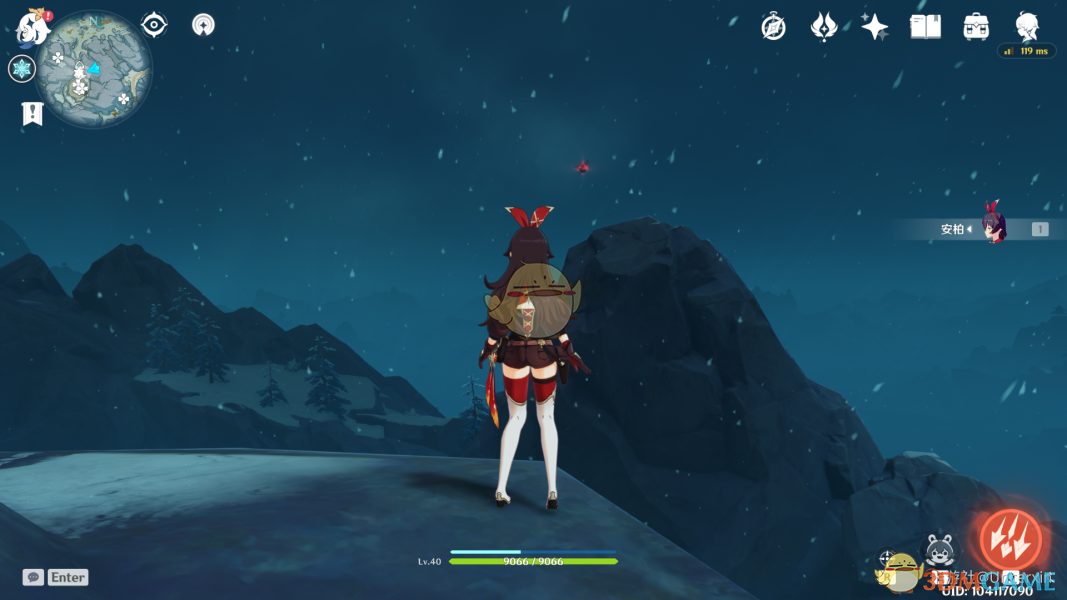This screenshot has height=600, width=1067.
Task: Click the signal-arc icon beside the minimap
Action: (x=203, y=25)
